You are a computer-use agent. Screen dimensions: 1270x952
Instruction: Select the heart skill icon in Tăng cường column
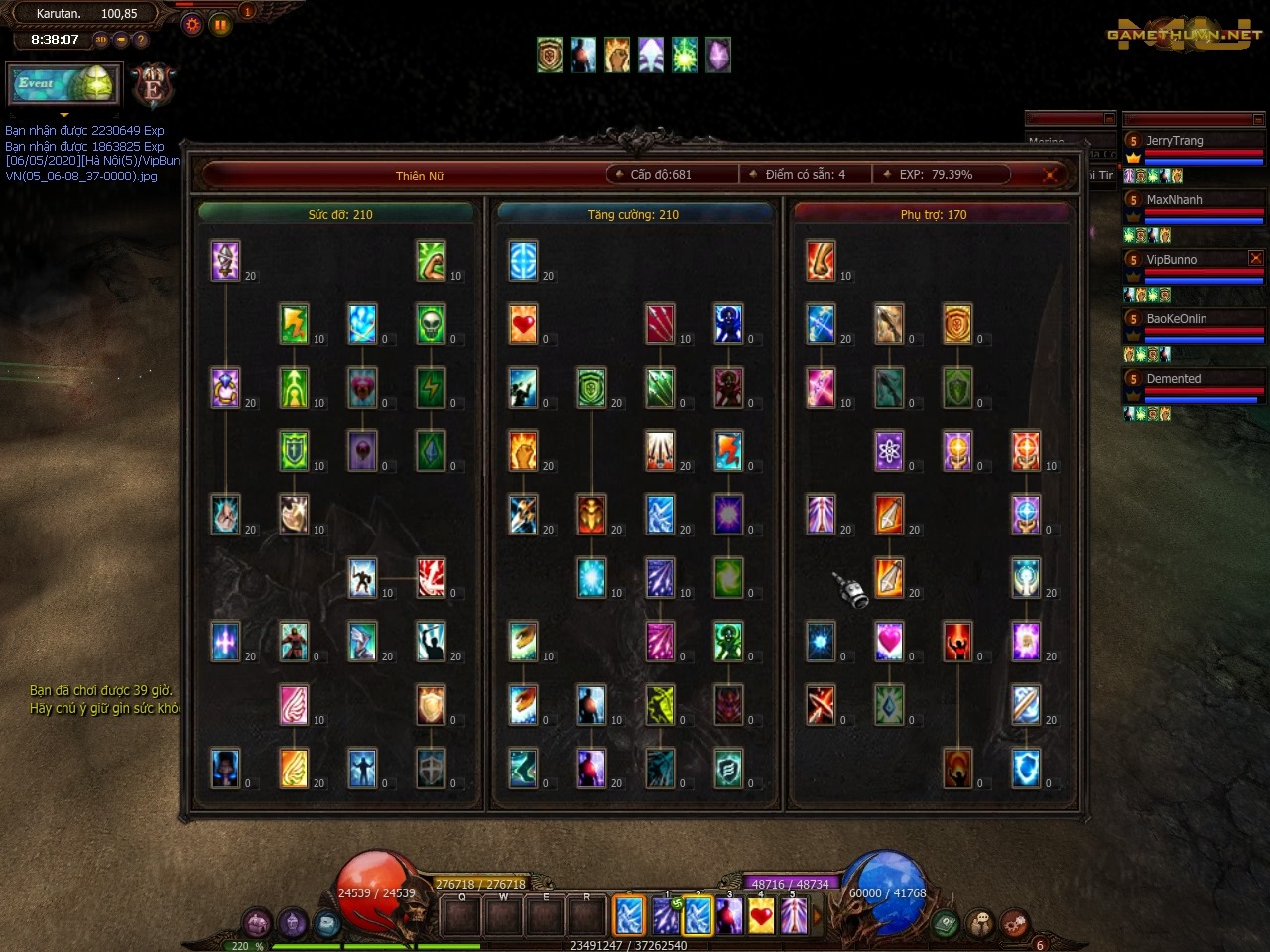click(x=524, y=324)
